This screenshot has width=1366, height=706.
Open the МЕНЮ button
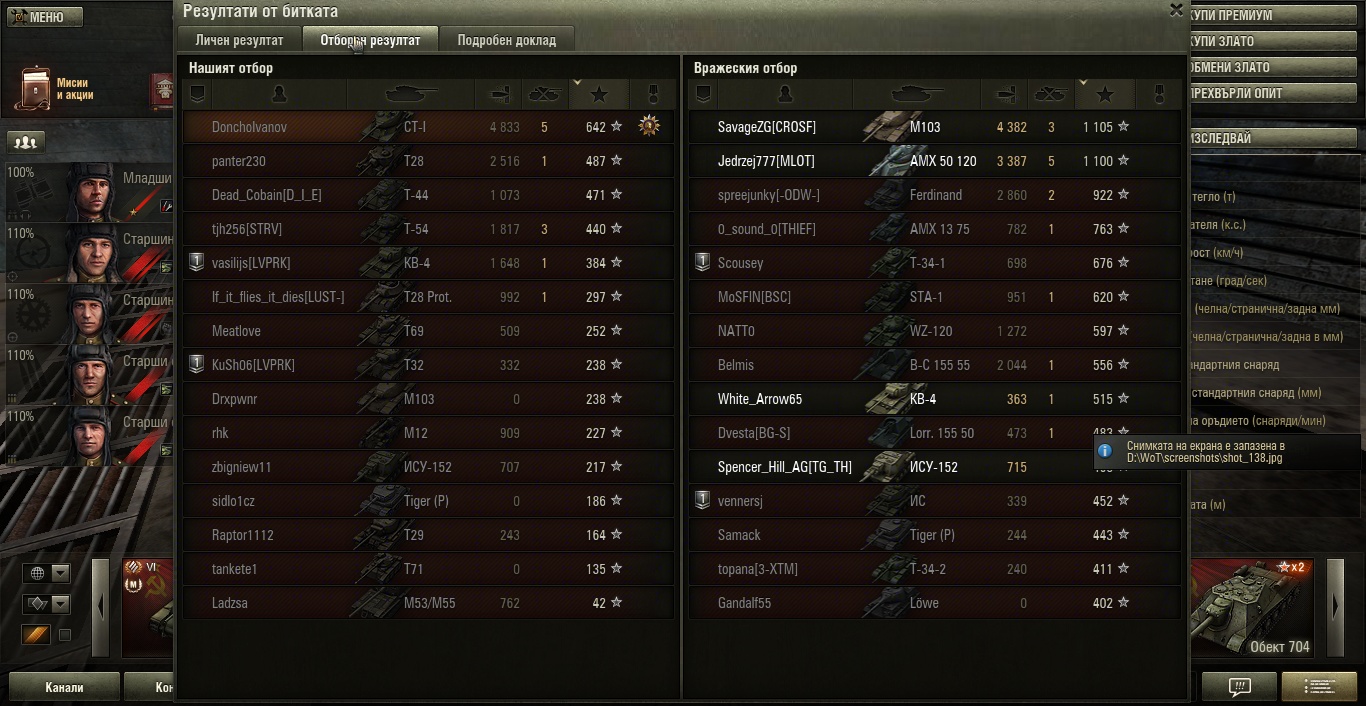pos(41,17)
